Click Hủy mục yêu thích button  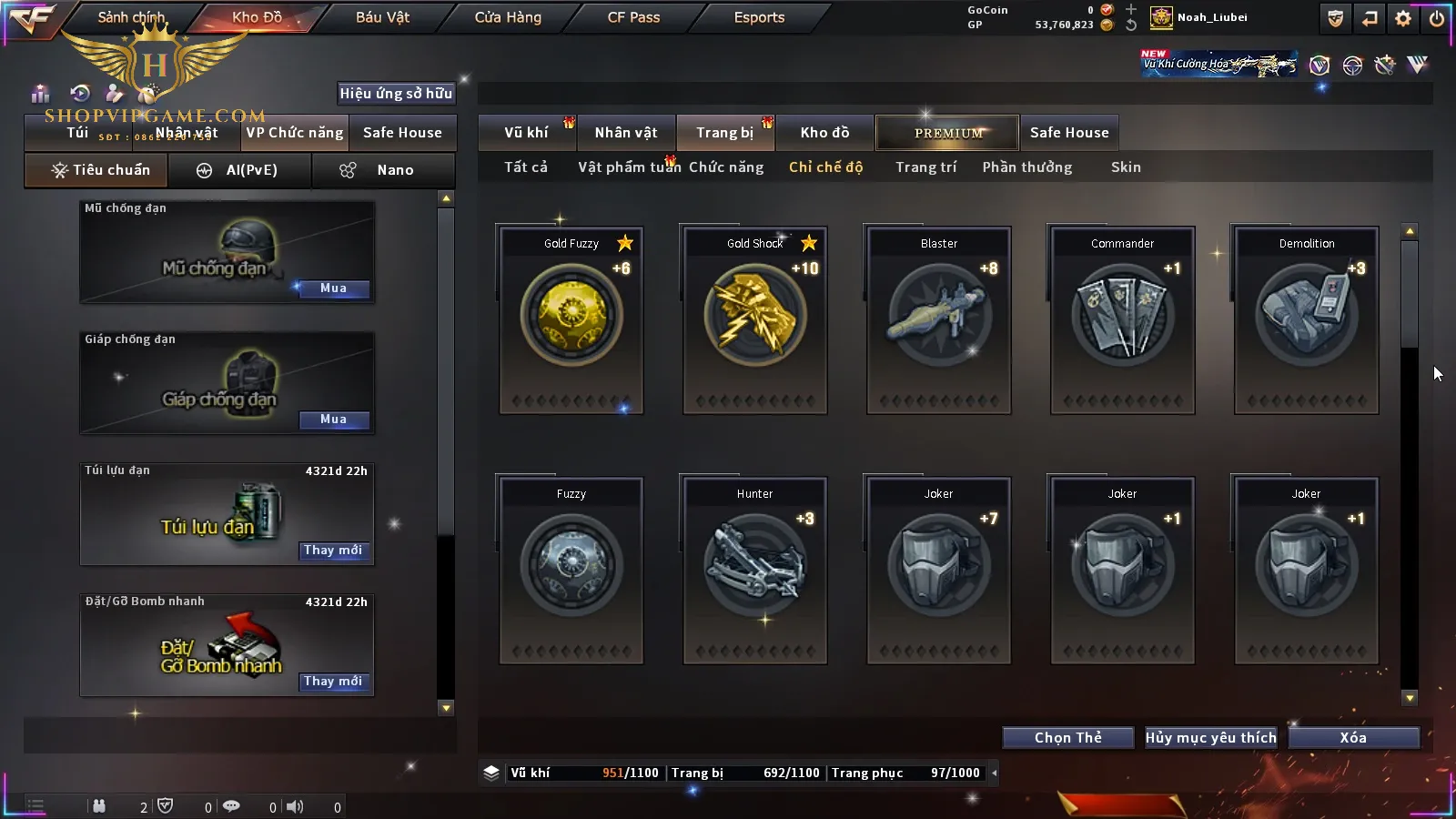(x=1210, y=738)
